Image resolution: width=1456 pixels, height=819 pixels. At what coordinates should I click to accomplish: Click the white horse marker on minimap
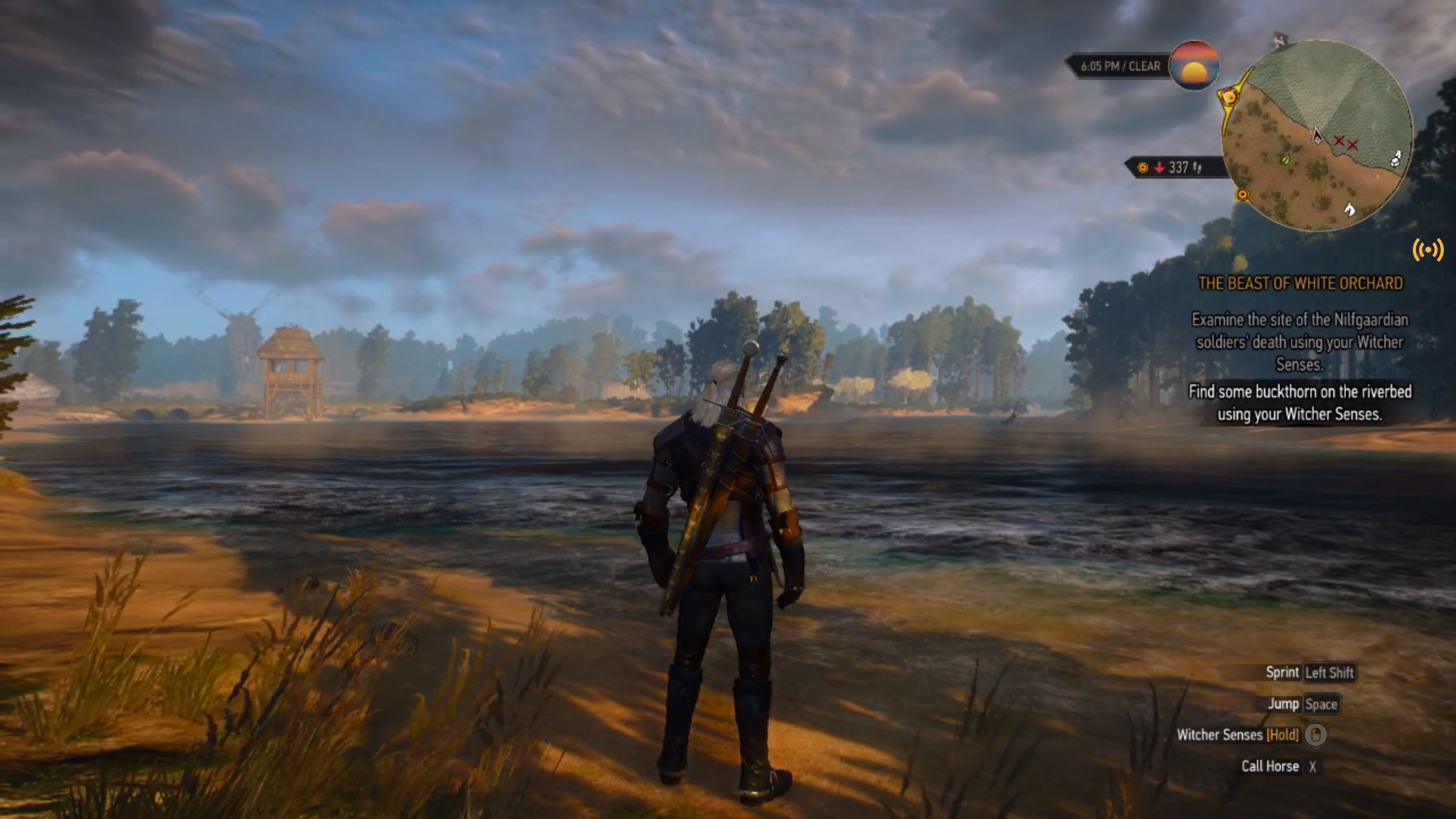(x=1349, y=209)
